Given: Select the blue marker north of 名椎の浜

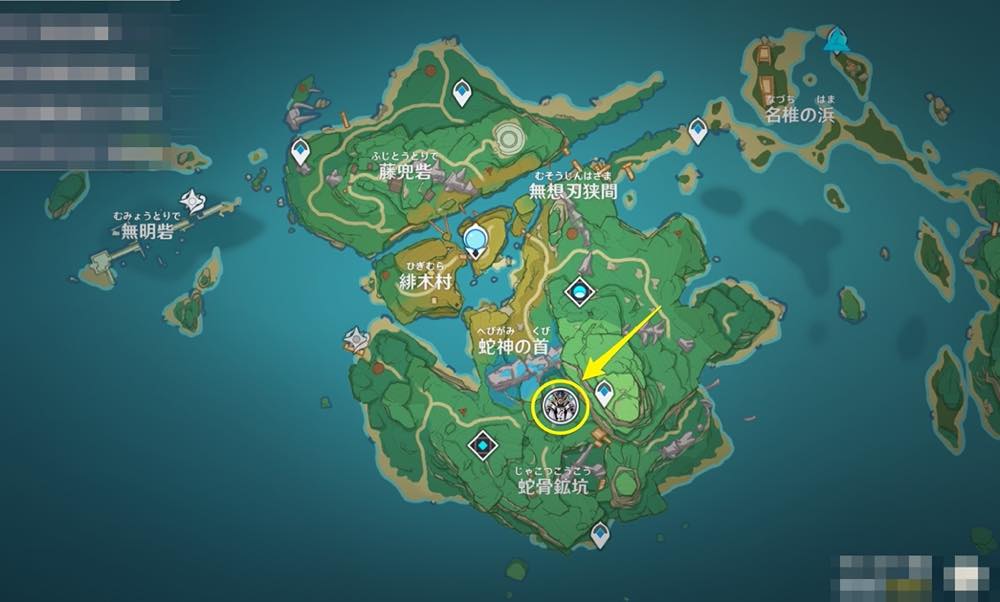Looking at the screenshot, I should [834, 41].
